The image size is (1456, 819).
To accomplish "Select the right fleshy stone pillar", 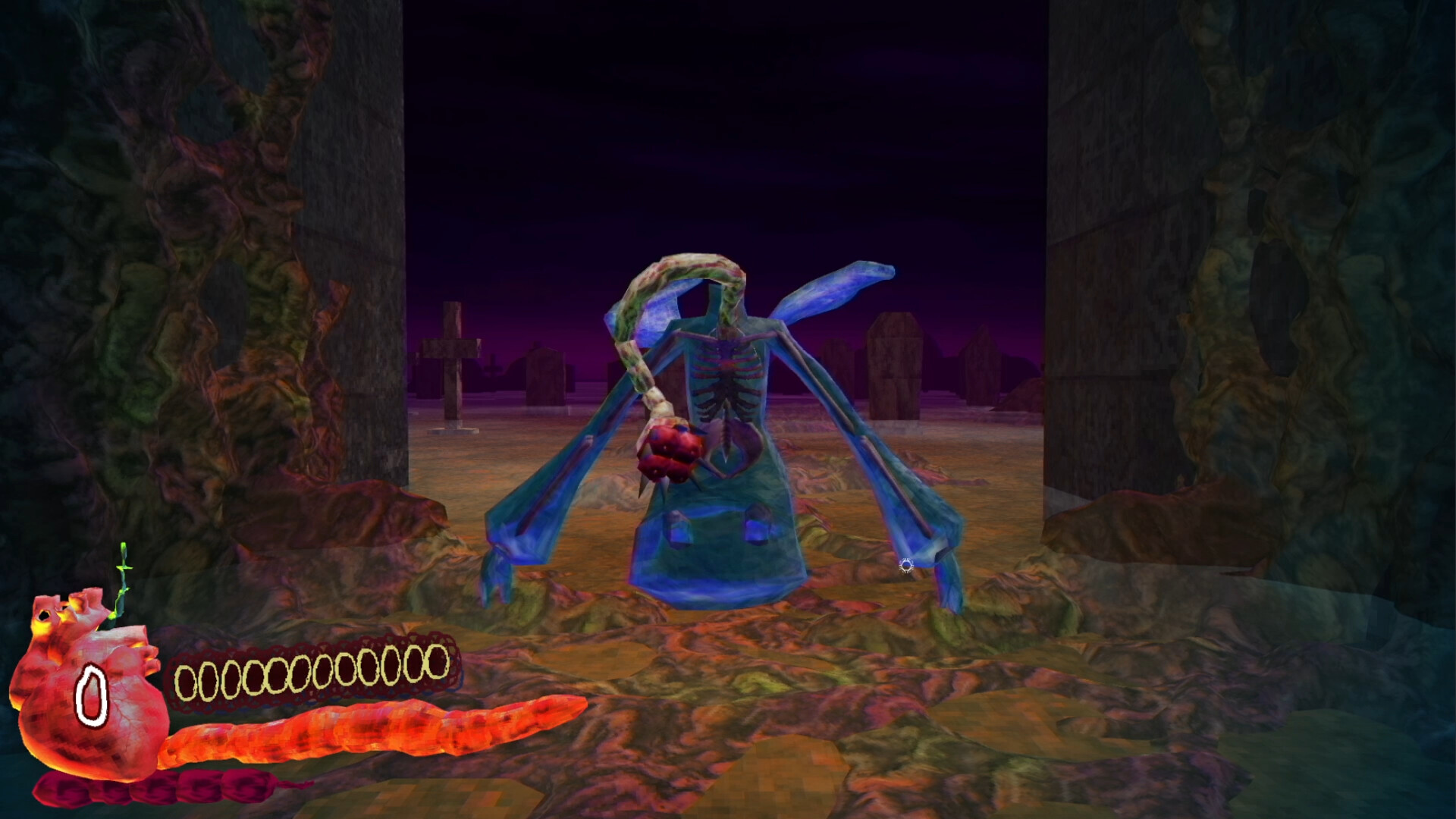I will click(x=1289, y=303).
